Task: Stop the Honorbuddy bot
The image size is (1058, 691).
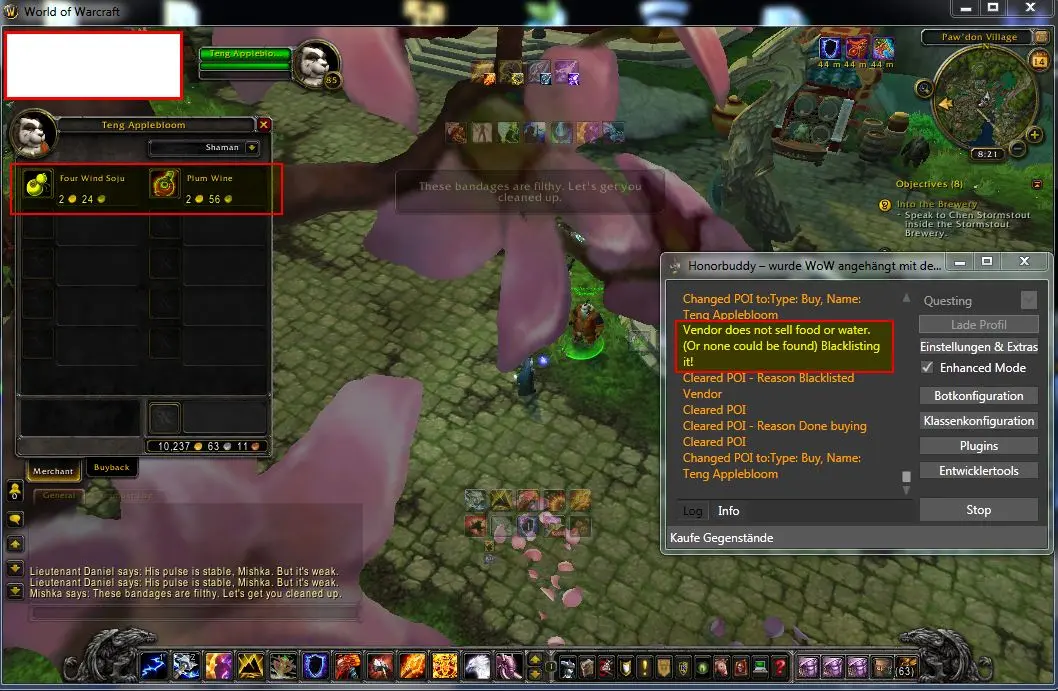Action: coord(978,510)
